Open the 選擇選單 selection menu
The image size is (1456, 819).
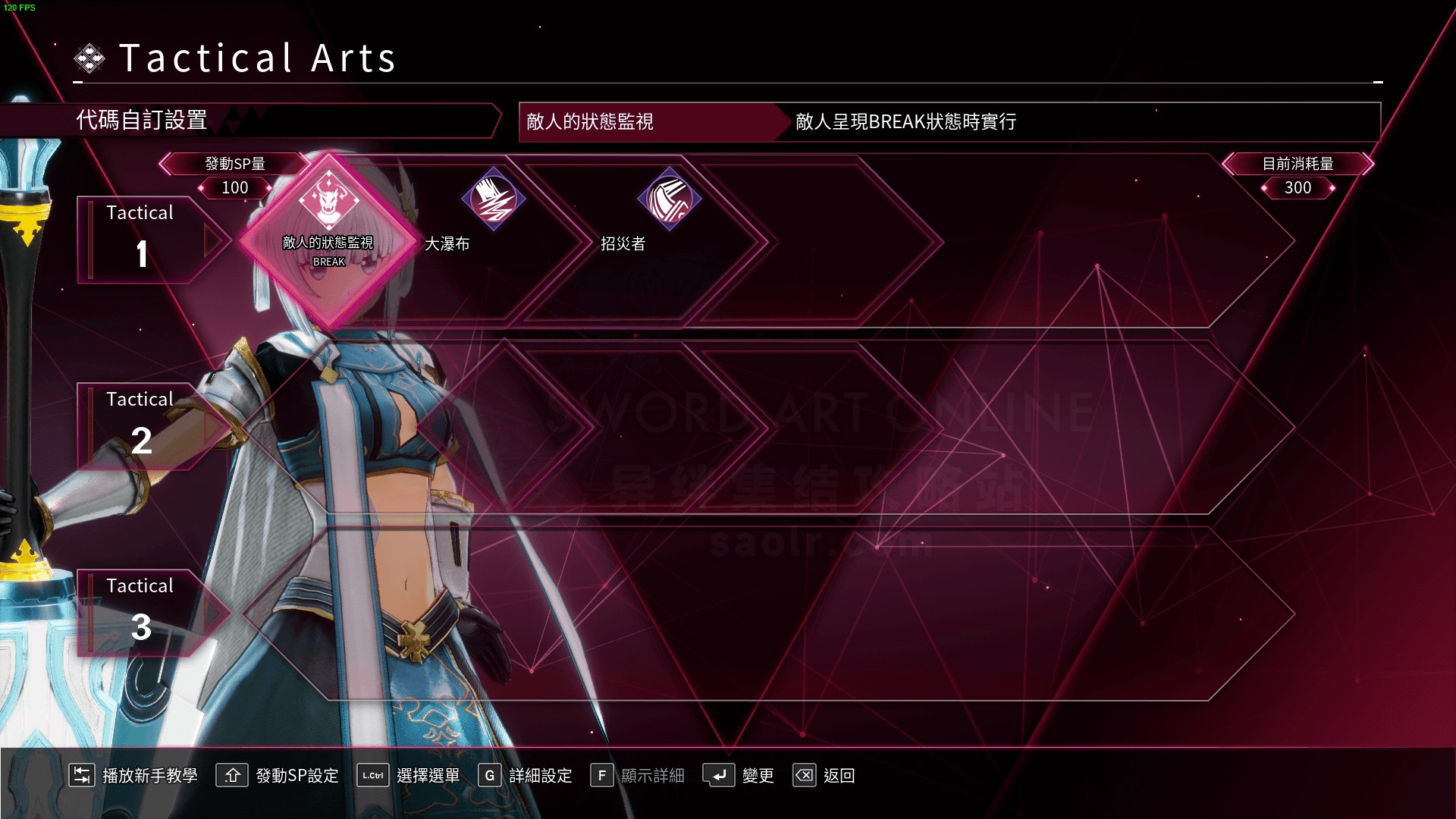click(x=409, y=775)
